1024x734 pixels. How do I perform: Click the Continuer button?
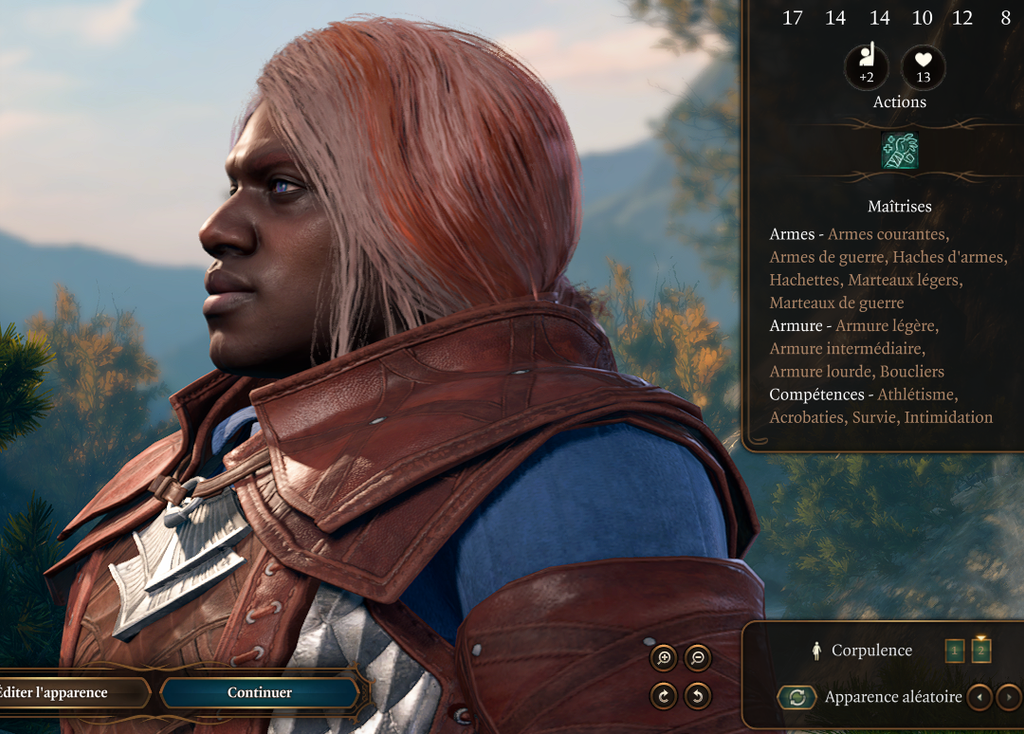[x=259, y=692]
